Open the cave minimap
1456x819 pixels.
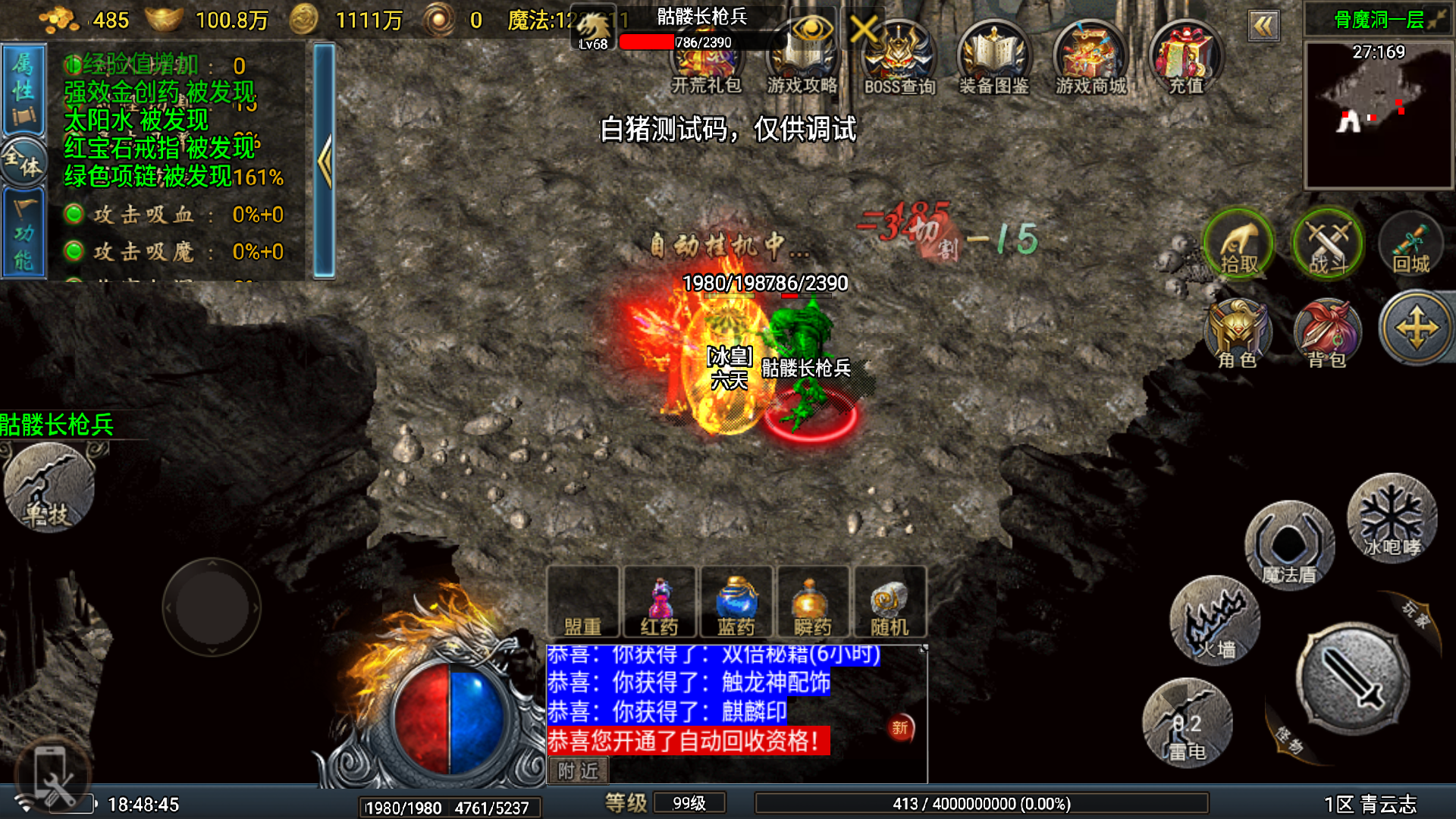coord(1378,114)
